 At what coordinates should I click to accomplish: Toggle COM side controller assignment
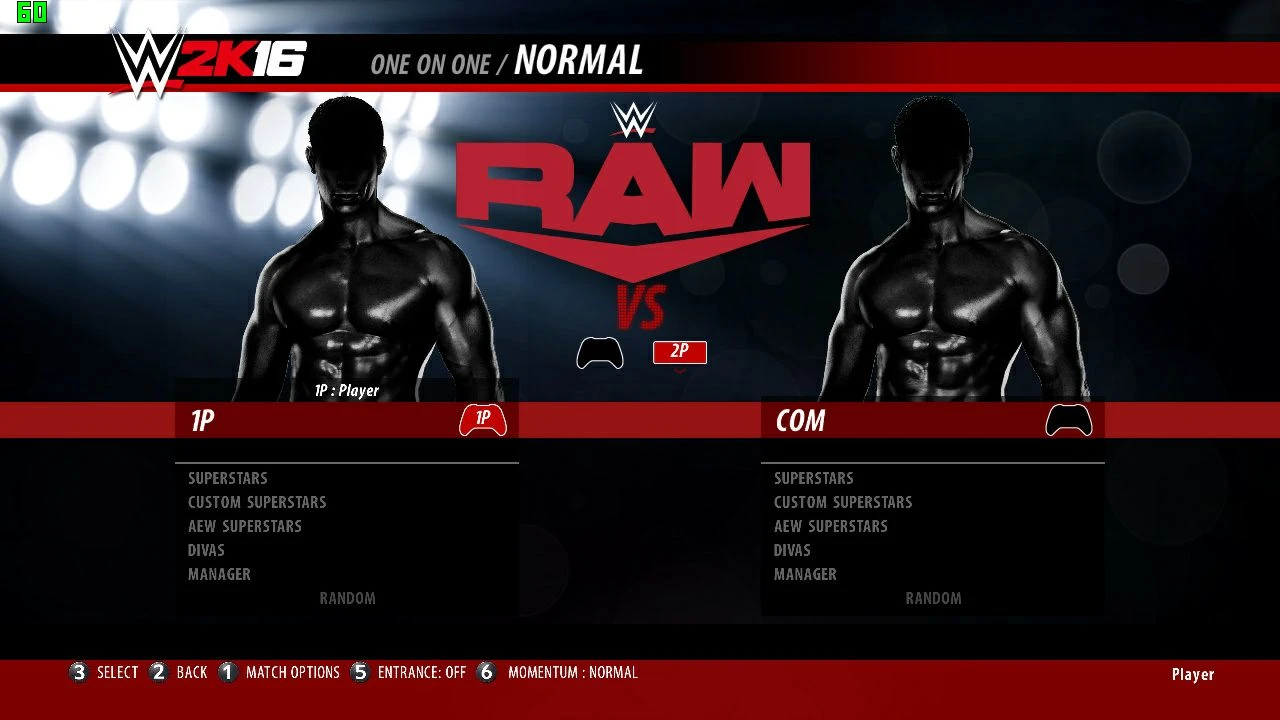pos(1068,421)
